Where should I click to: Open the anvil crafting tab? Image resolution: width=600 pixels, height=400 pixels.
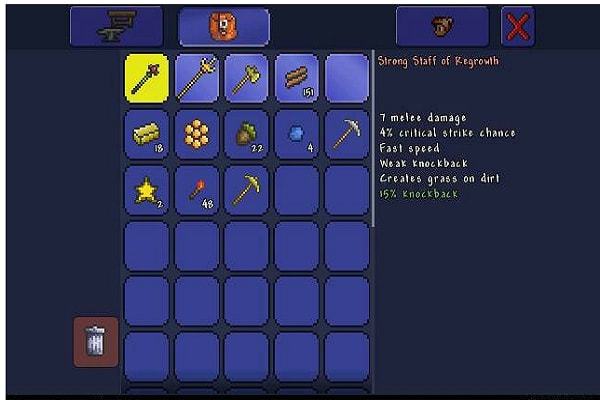(116, 26)
